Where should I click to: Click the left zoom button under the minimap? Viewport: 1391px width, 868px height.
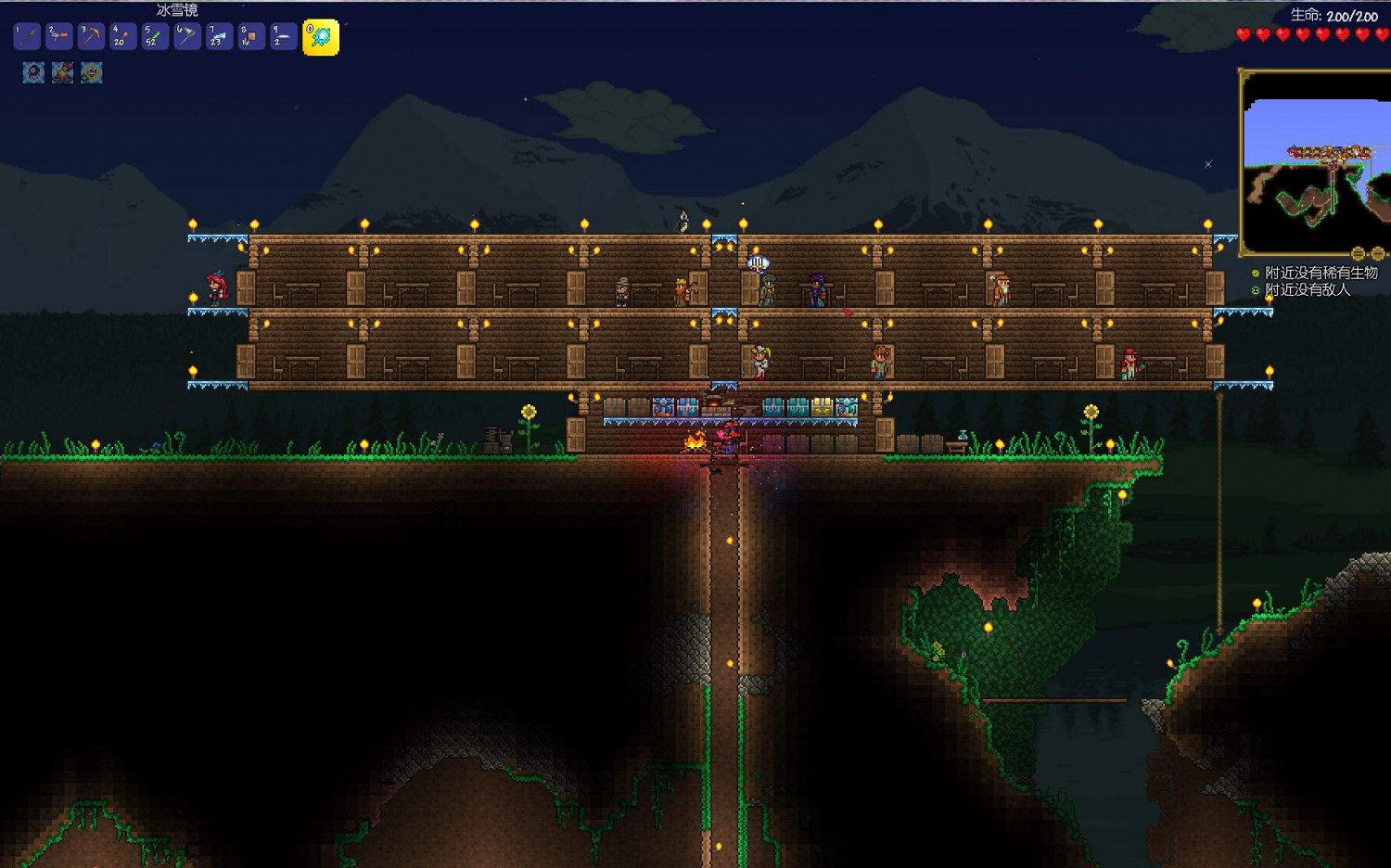coord(1358,253)
